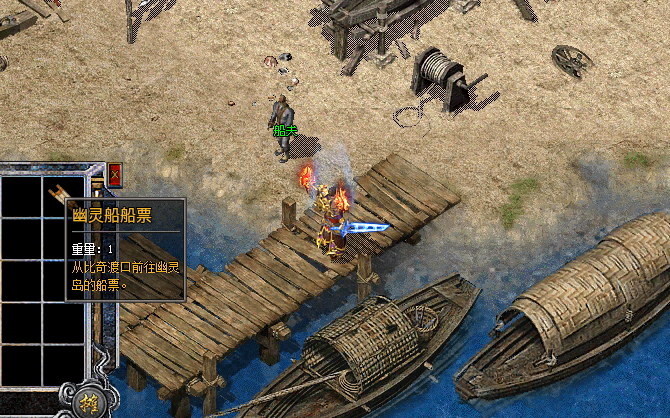Click the round gold button below the bag
The height and width of the screenshot is (418, 670).
click(85, 403)
